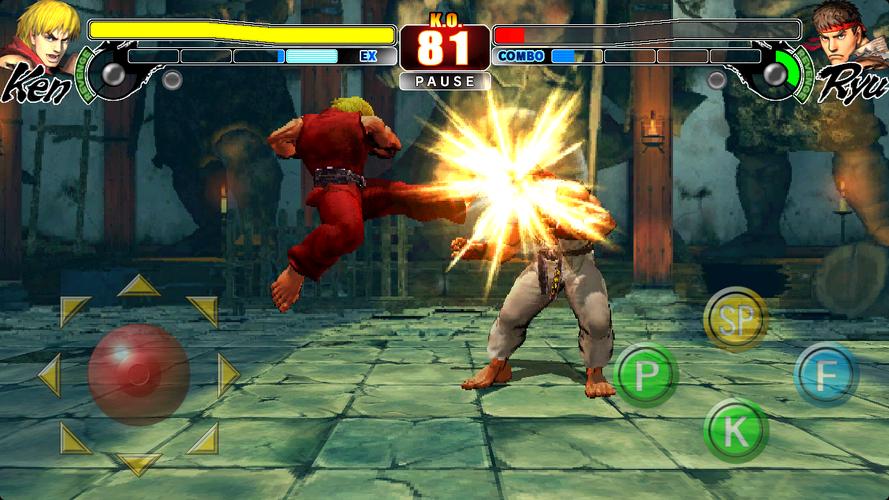The width and height of the screenshot is (889, 500).
Task: Trigger the blue F focus attack button
Action: [x=826, y=375]
